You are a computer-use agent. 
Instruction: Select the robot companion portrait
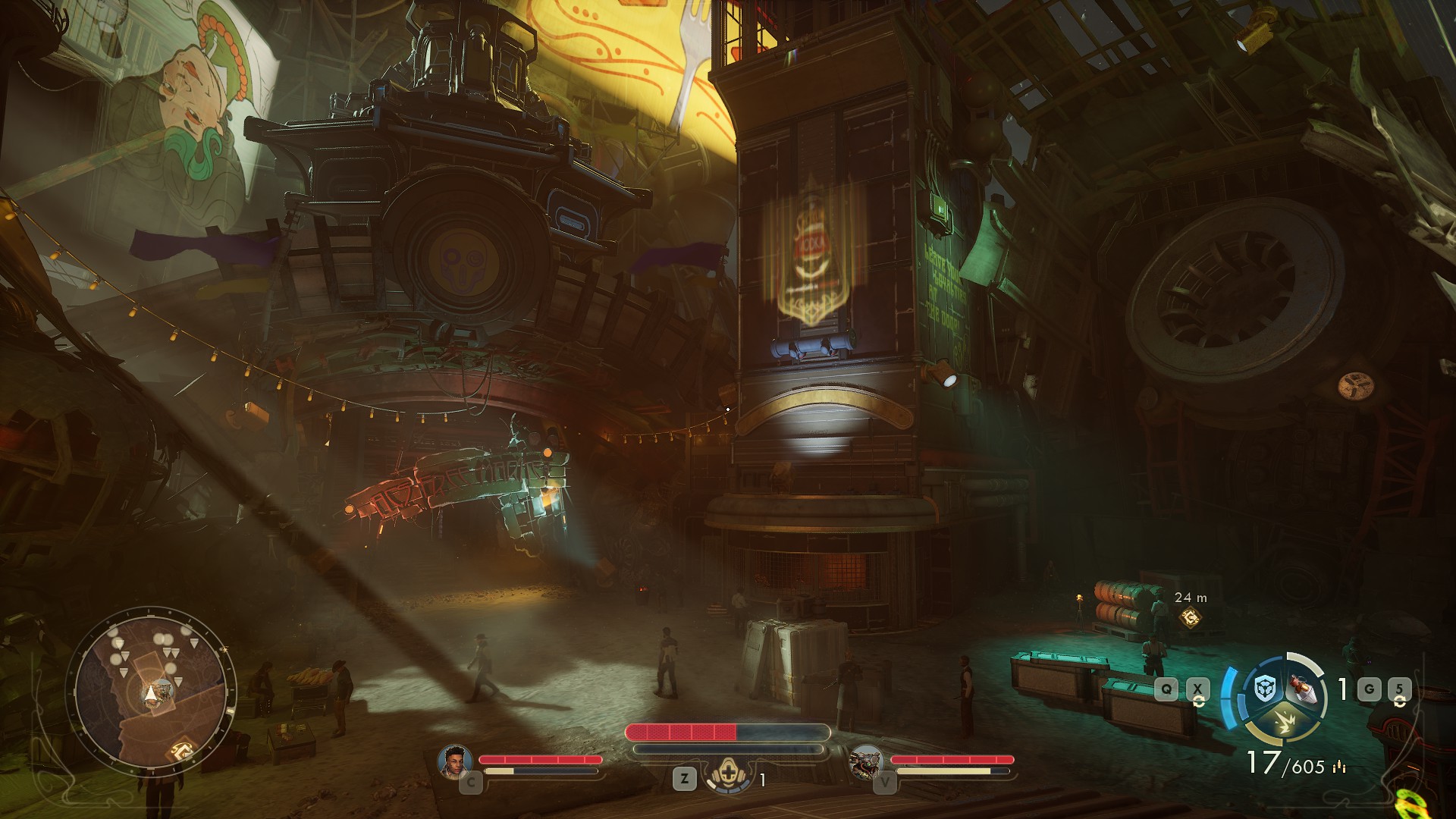pyautogui.click(x=866, y=761)
